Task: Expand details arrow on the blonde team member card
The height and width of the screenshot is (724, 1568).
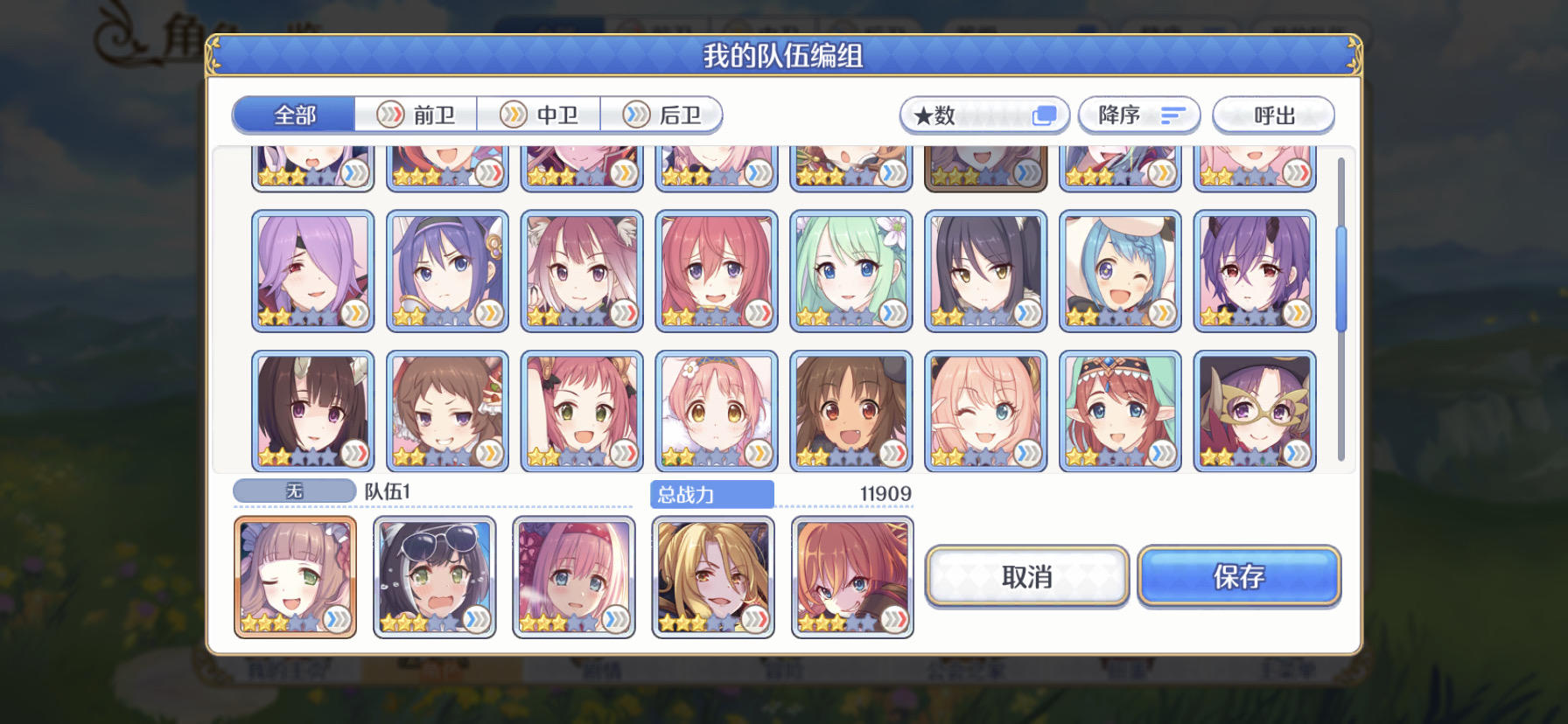Action: [754, 623]
